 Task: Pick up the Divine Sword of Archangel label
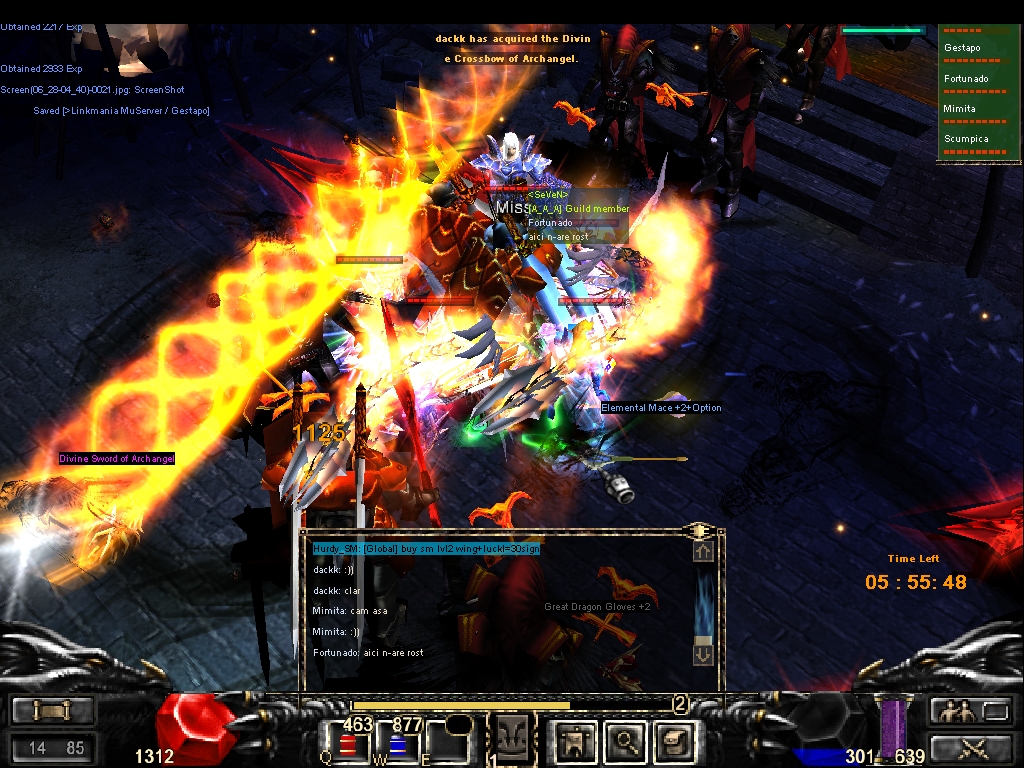[117, 459]
